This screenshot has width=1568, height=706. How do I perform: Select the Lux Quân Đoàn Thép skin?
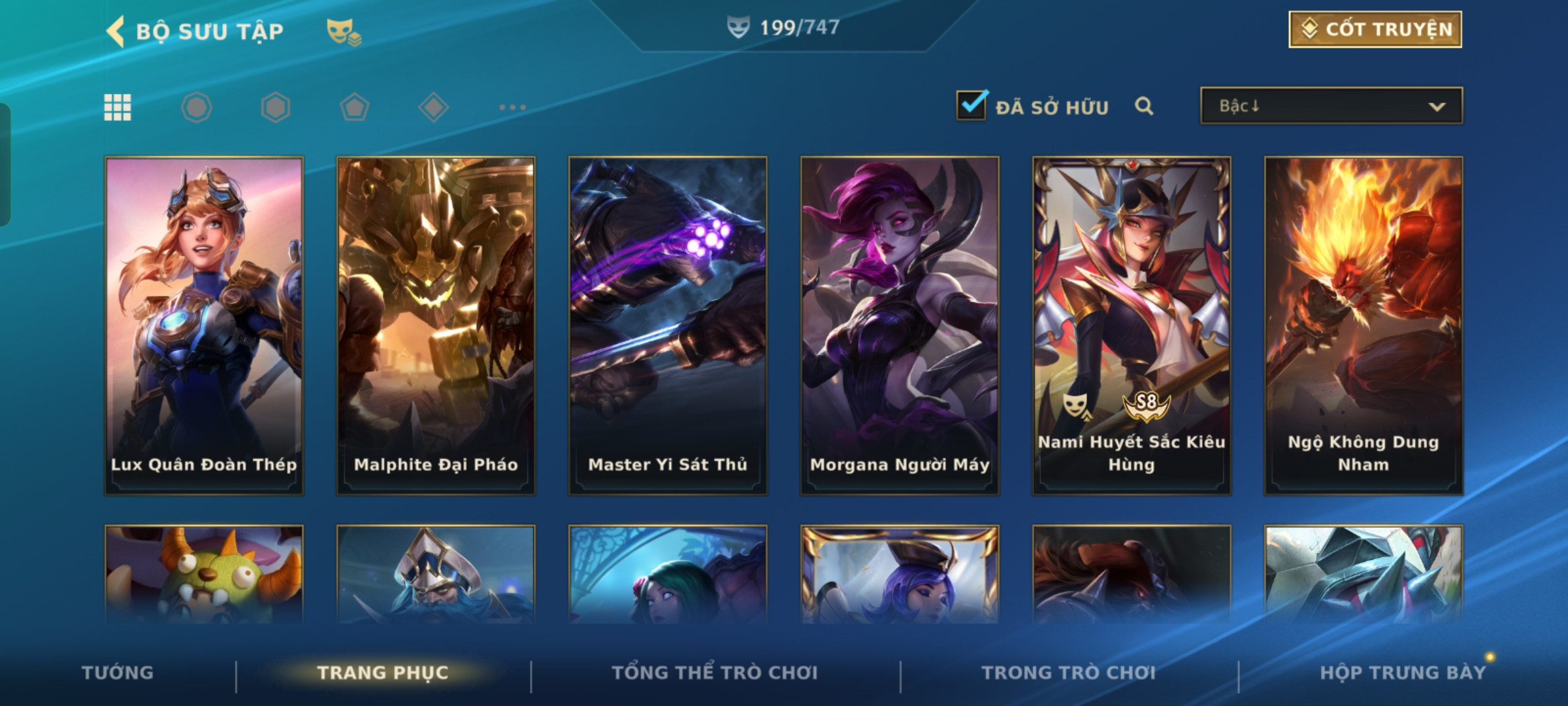(x=204, y=325)
